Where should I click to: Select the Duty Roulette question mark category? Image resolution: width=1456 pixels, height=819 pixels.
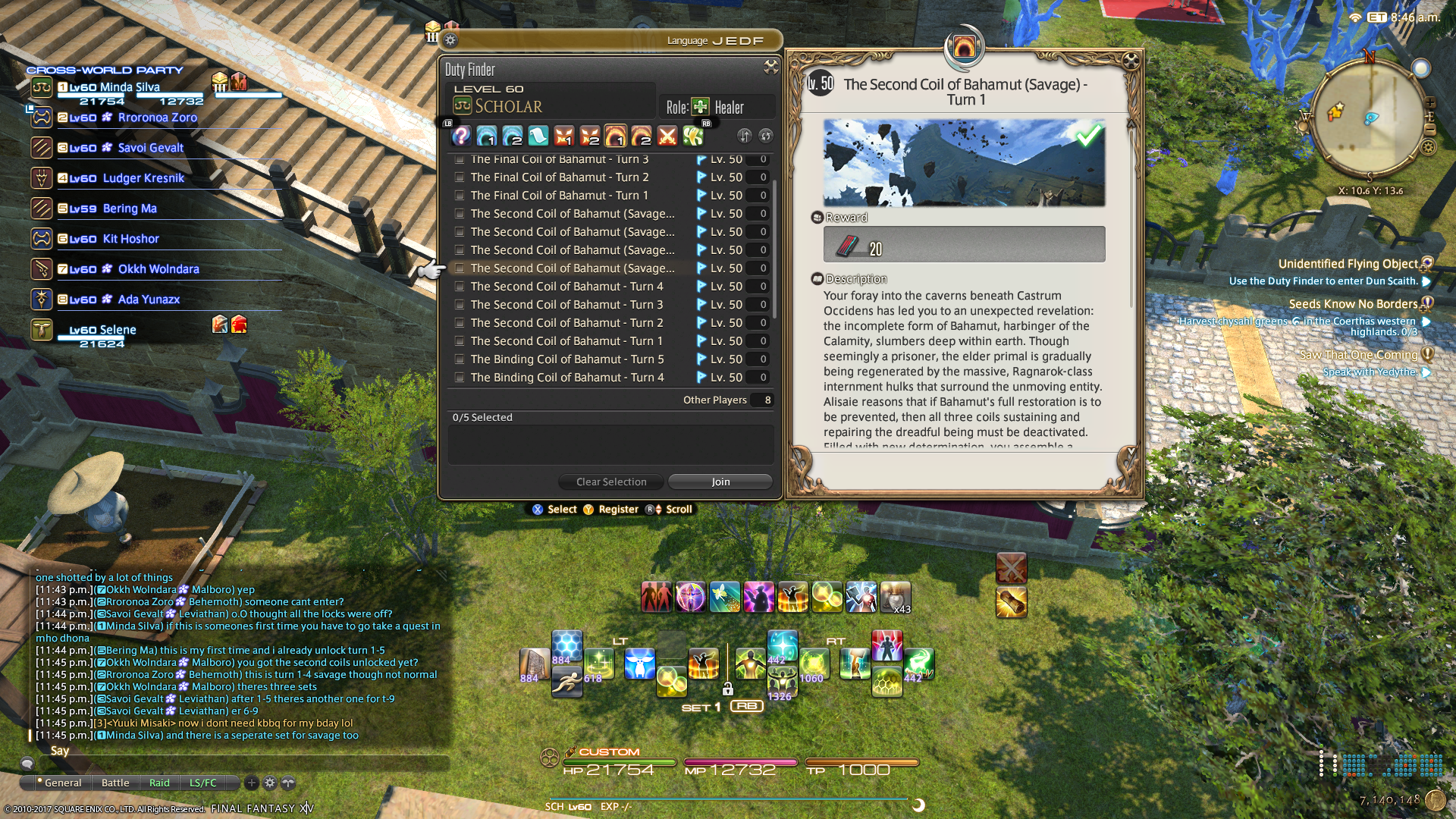click(461, 136)
